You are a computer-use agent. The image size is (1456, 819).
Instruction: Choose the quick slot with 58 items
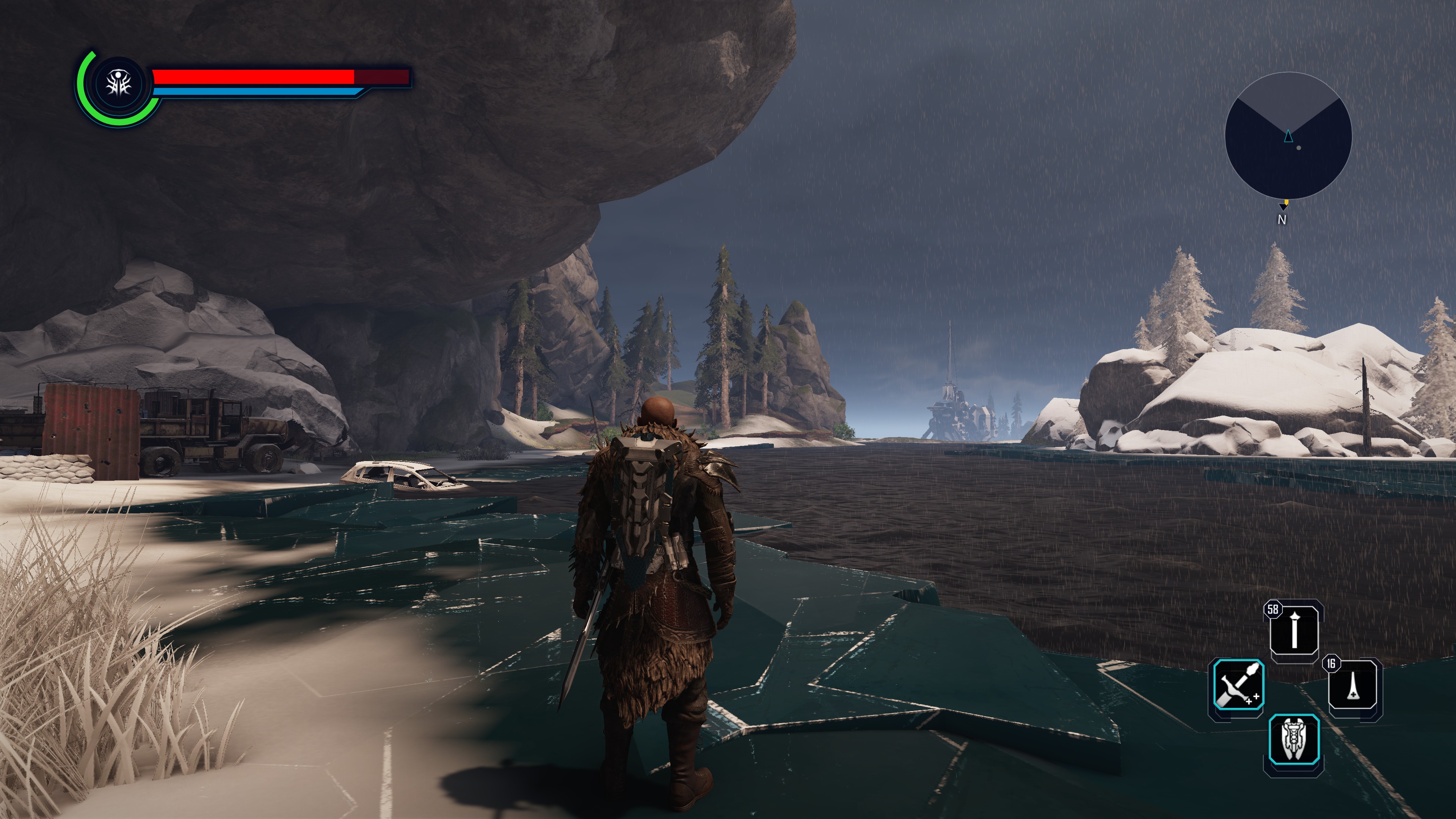1294,630
